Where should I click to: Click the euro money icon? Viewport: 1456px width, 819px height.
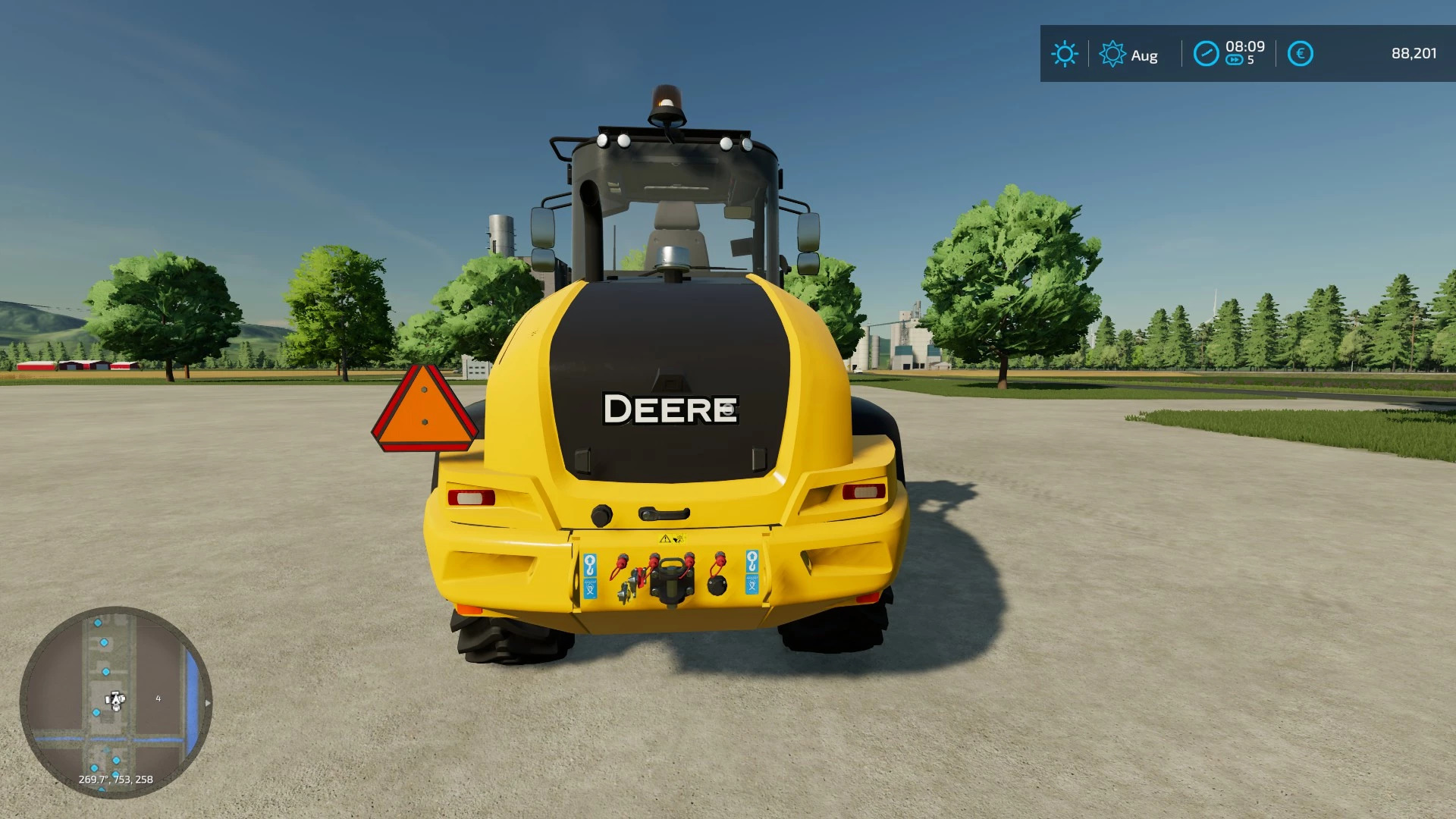coord(1300,54)
